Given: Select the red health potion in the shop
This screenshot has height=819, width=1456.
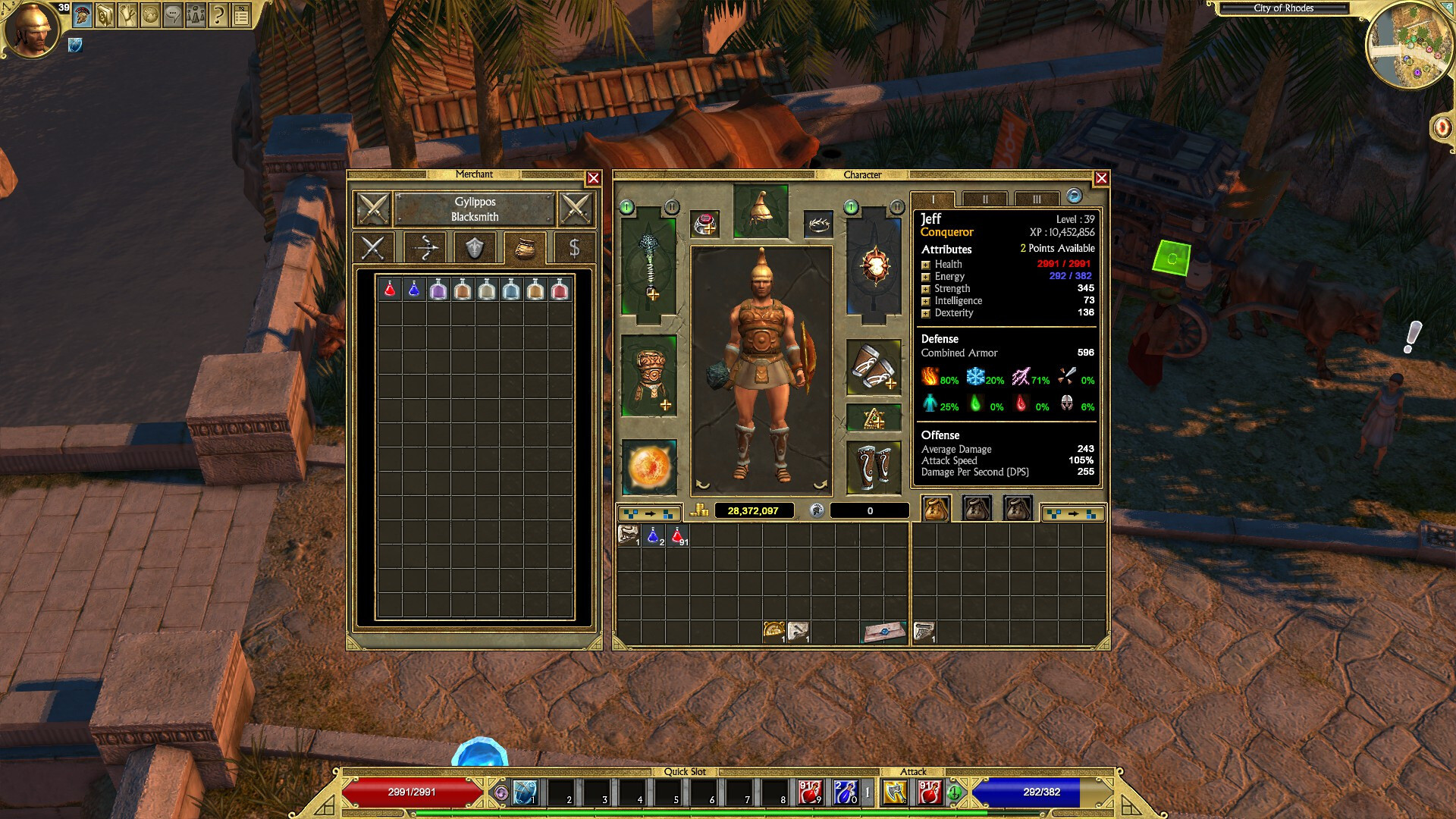Looking at the screenshot, I should coord(390,289).
